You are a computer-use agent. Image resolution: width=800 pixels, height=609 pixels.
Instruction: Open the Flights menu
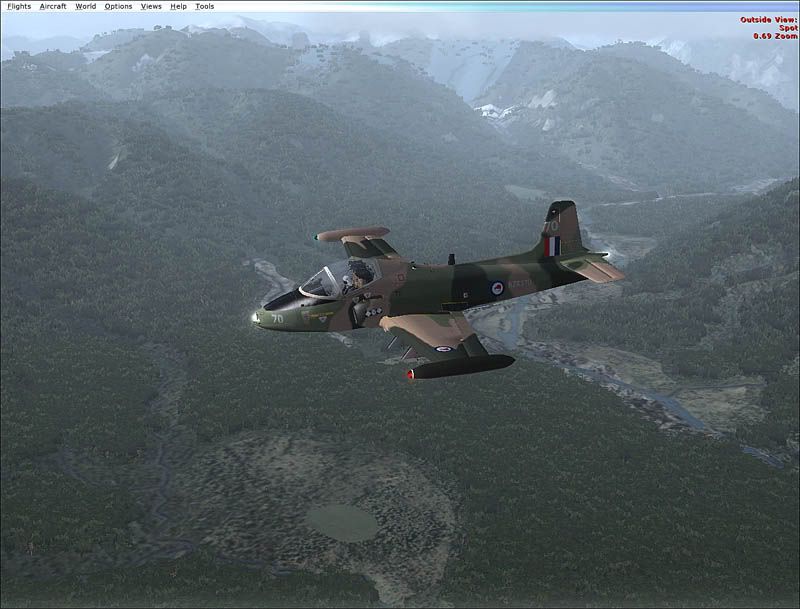[x=19, y=6]
